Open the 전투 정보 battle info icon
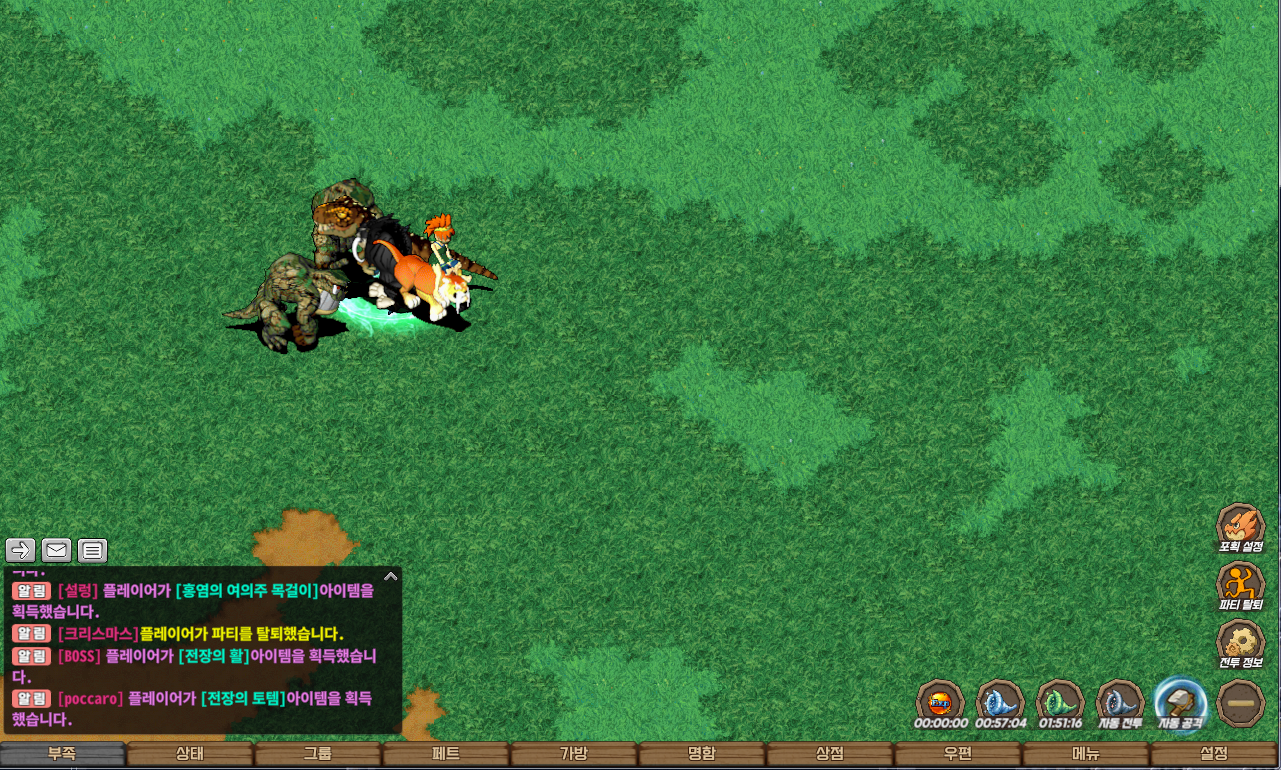Screen dimensions: 1281x770 (x=1240, y=643)
